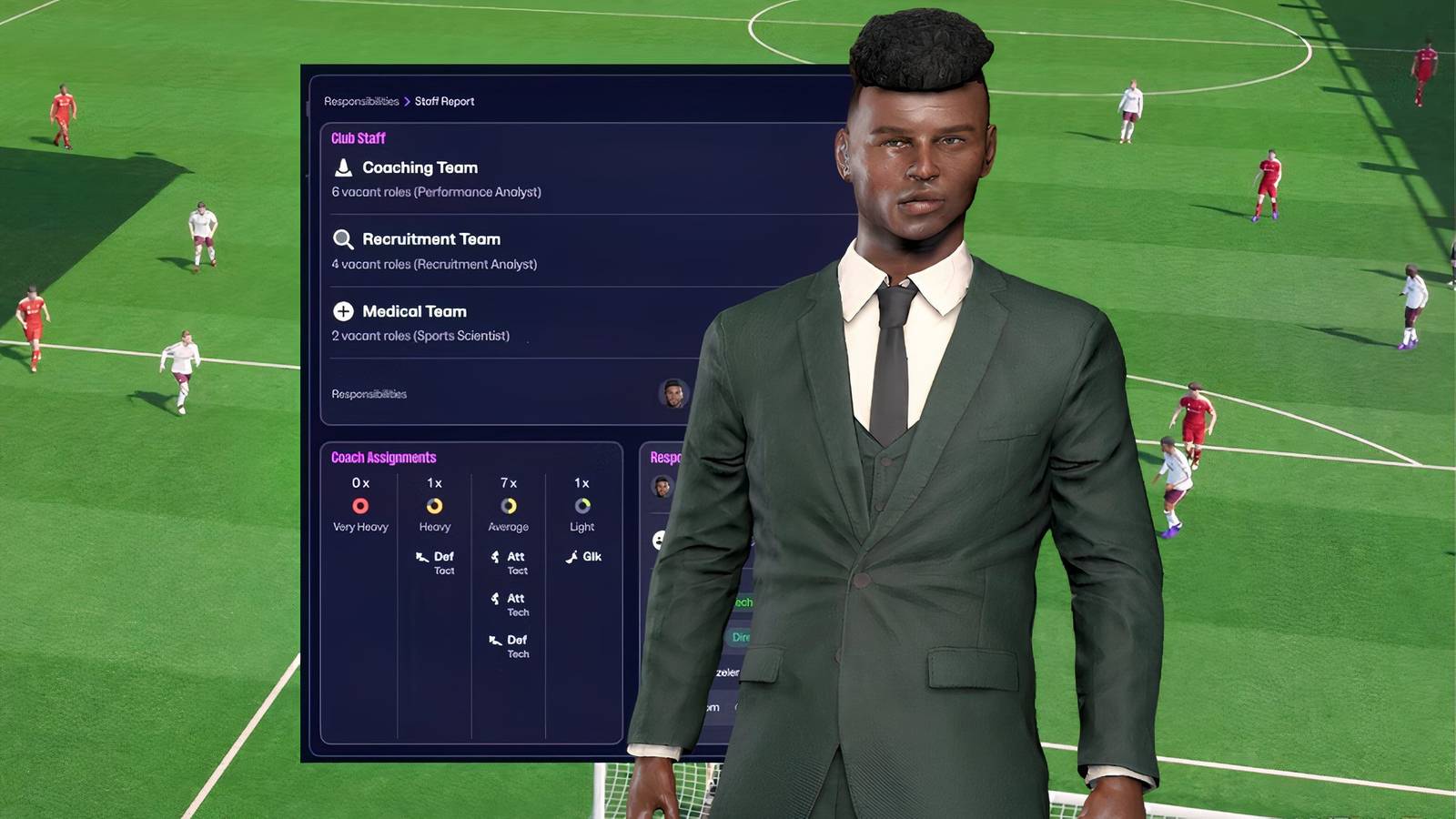The height and width of the screenshot is (819, 1456).
Task: Click the Light workload ring indicator
Action: tap(581, 507)
